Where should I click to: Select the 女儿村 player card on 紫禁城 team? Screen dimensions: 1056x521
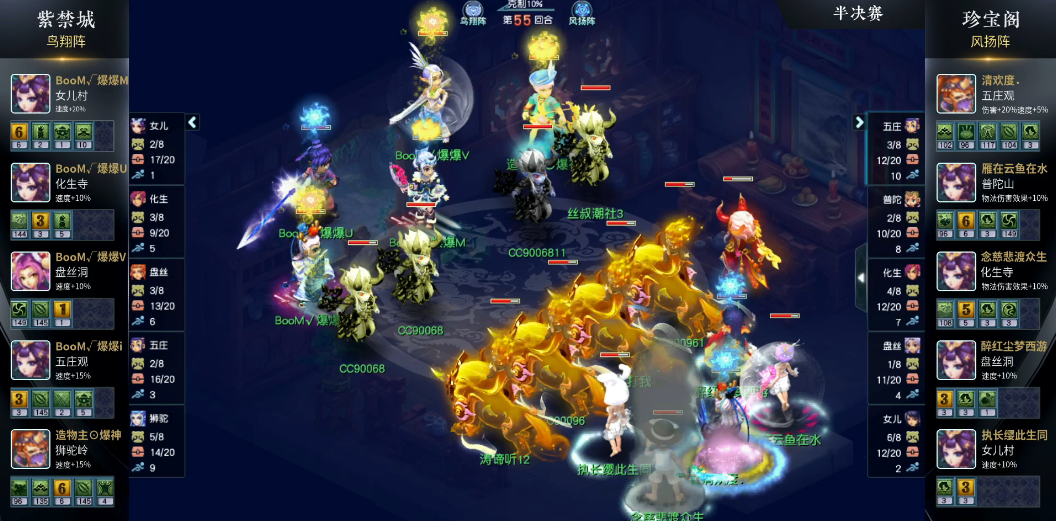coord(64,94)
